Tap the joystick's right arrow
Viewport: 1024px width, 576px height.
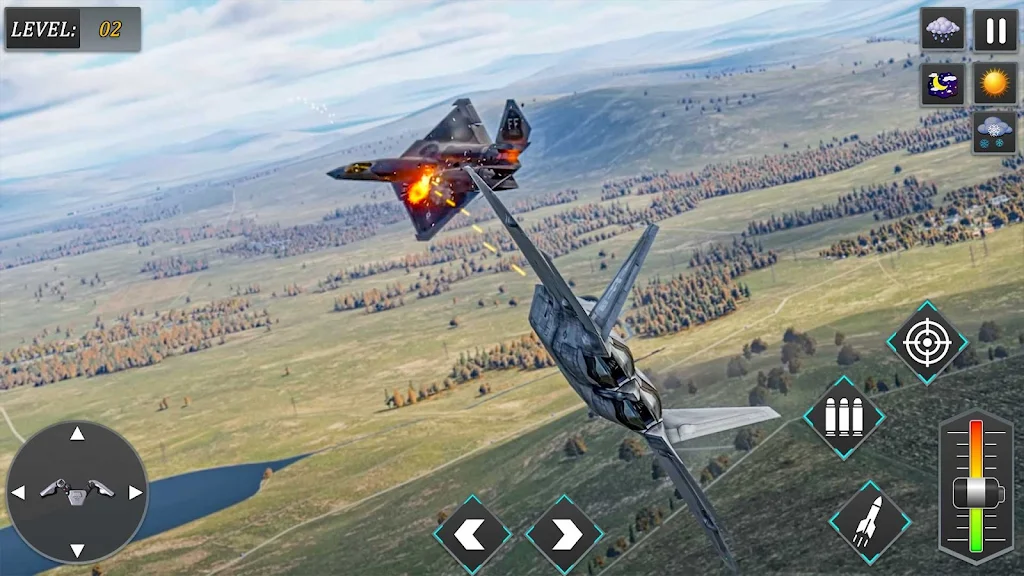point(135,492)
